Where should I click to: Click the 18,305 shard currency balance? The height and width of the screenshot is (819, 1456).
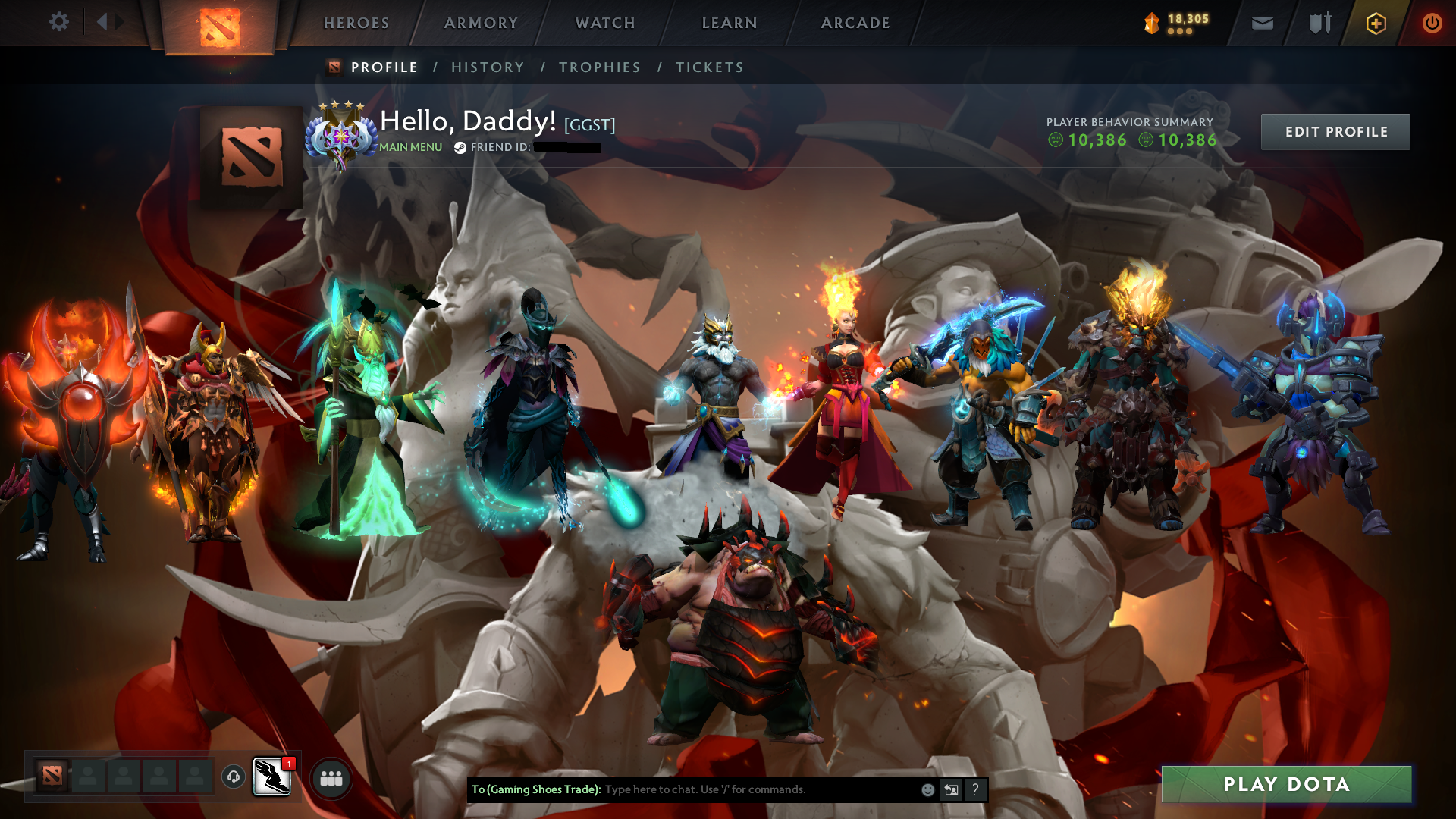[1180, 22]
